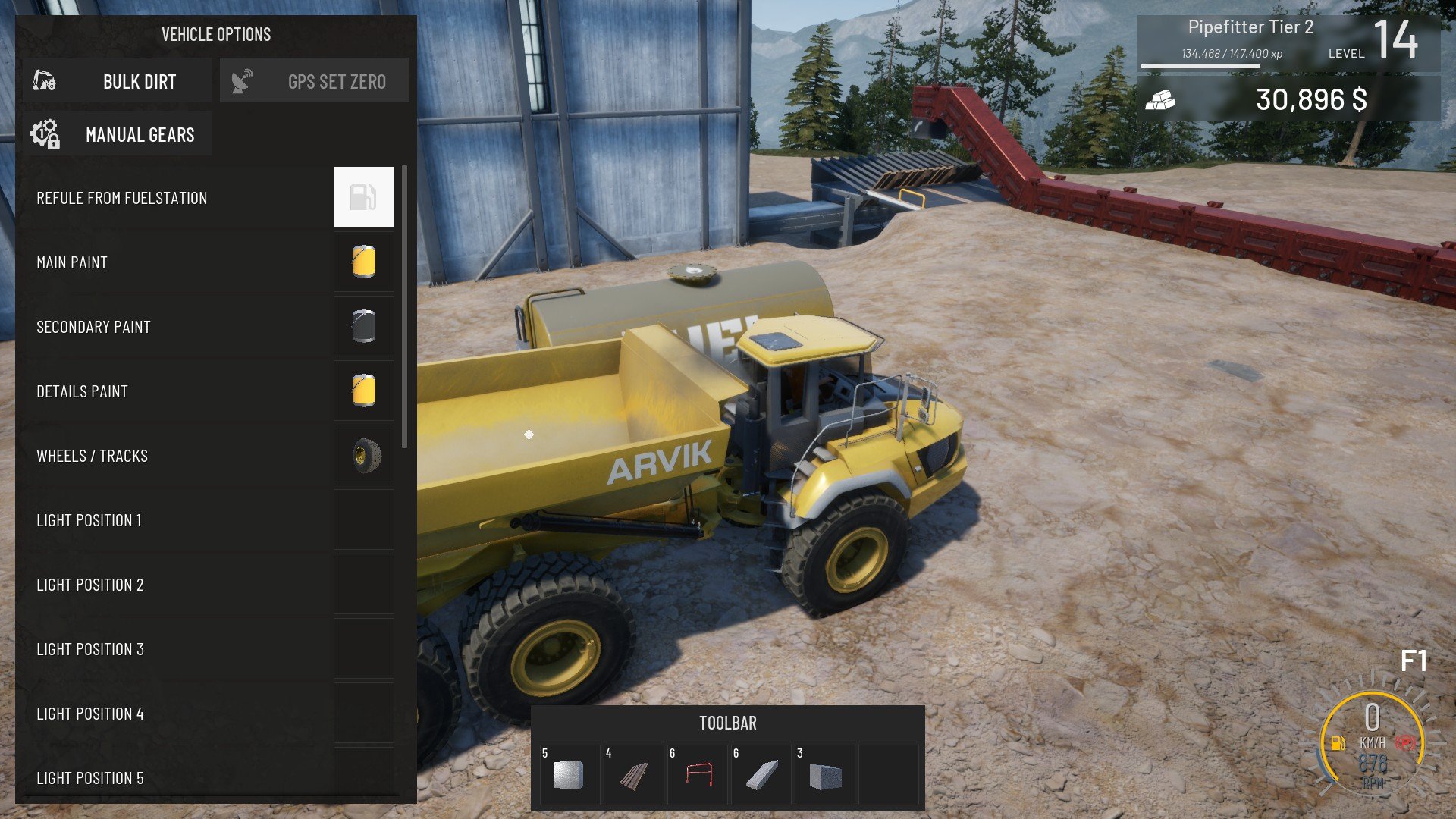This screenshot has height=819, width=1456.
Task: Select the red railing frame toolbar slot
Action: 698,775
